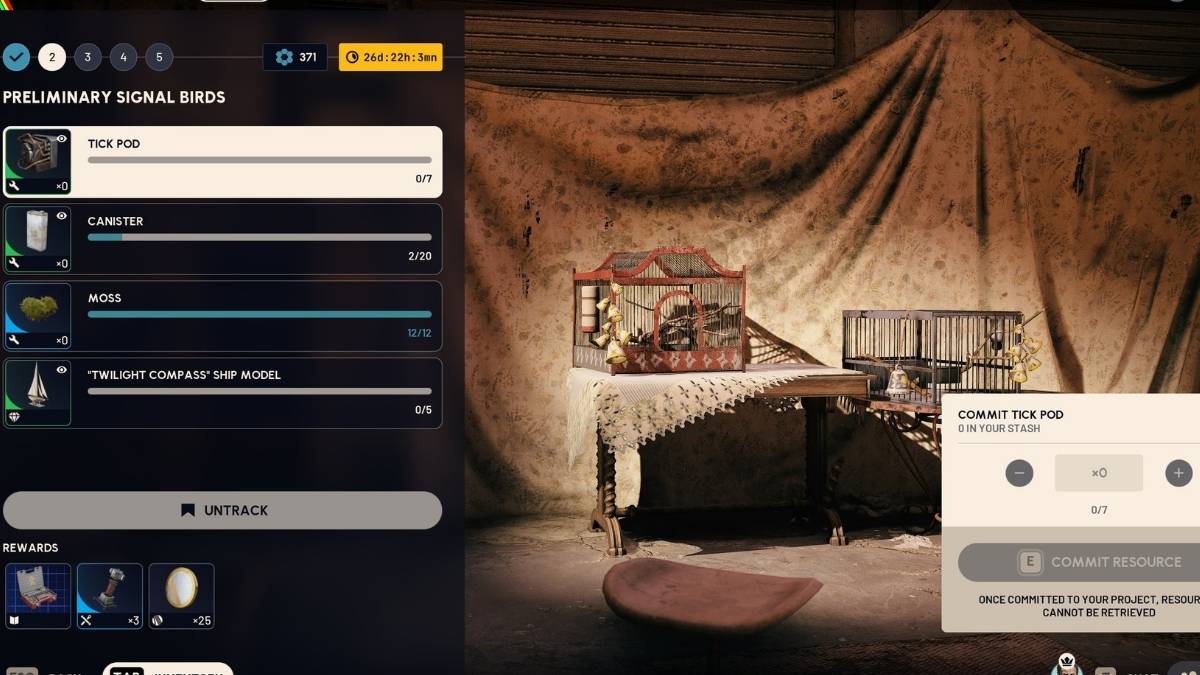
Task: Commit the resource to the project
Action: pos(1080,563)
